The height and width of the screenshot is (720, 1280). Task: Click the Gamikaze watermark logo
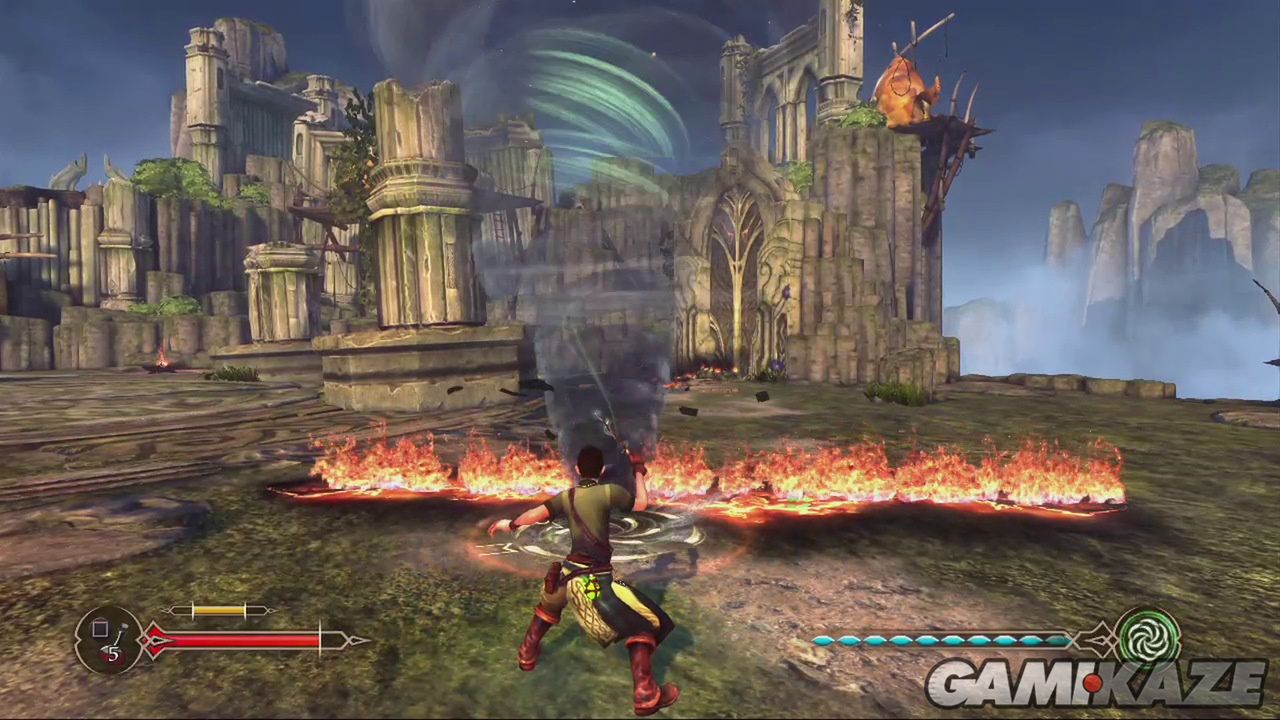coord(1095,683)
